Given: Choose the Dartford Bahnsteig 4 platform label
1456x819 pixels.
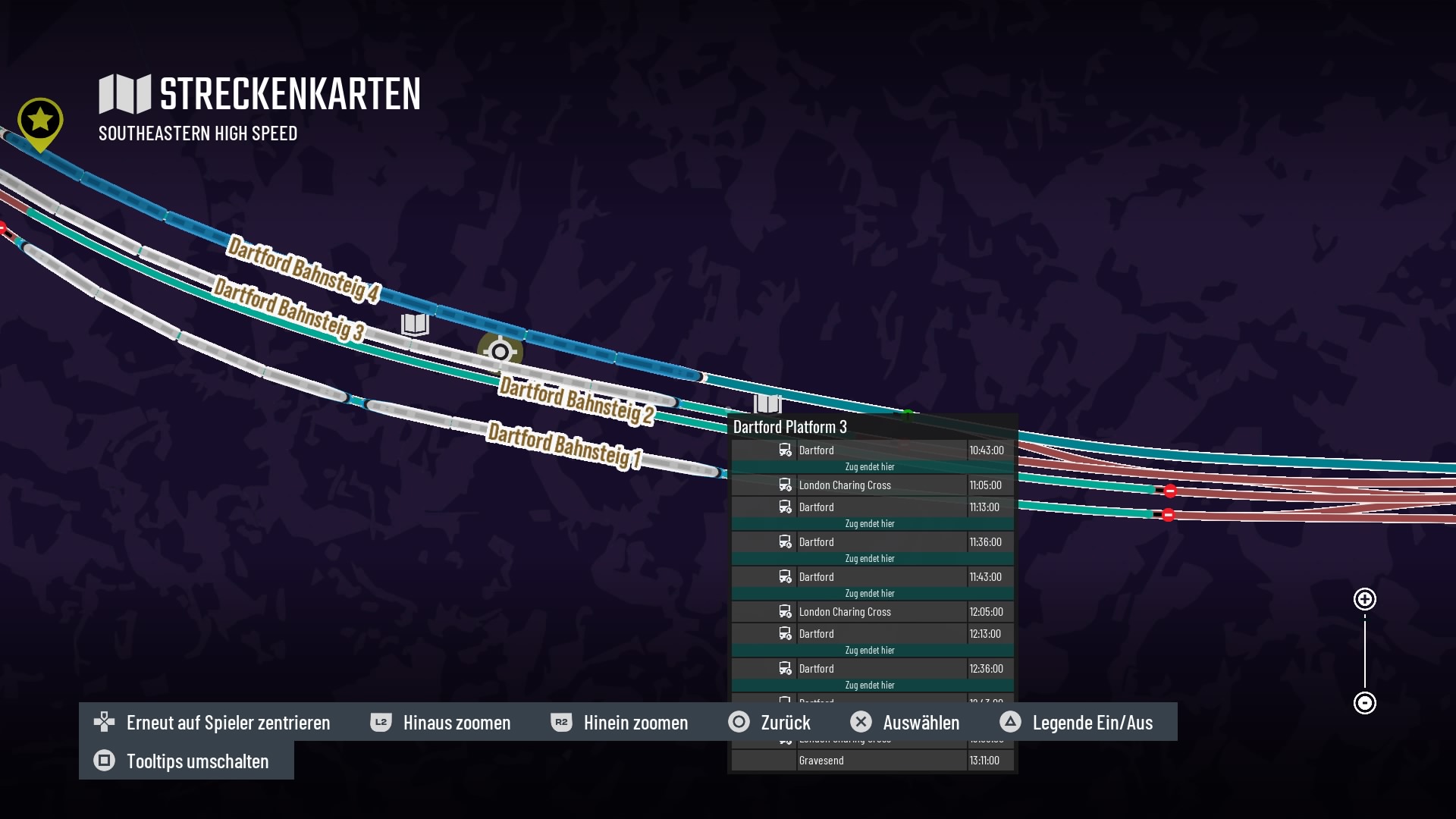Looking at the screenshot, I should (303, 269).
